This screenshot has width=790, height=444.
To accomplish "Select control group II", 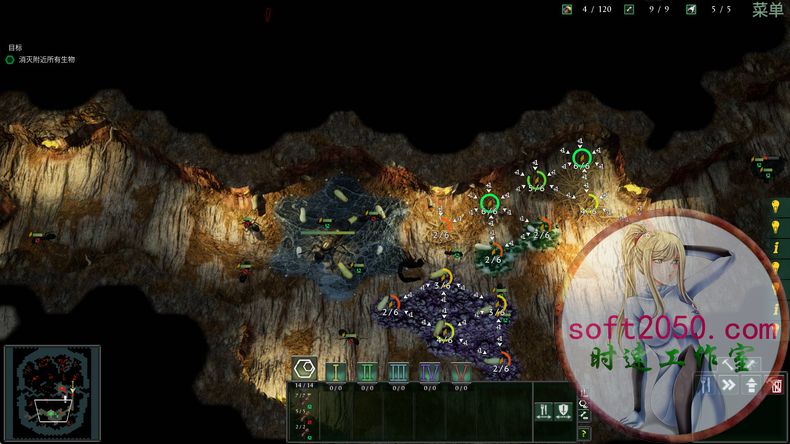I will click(x=367, y=371).
